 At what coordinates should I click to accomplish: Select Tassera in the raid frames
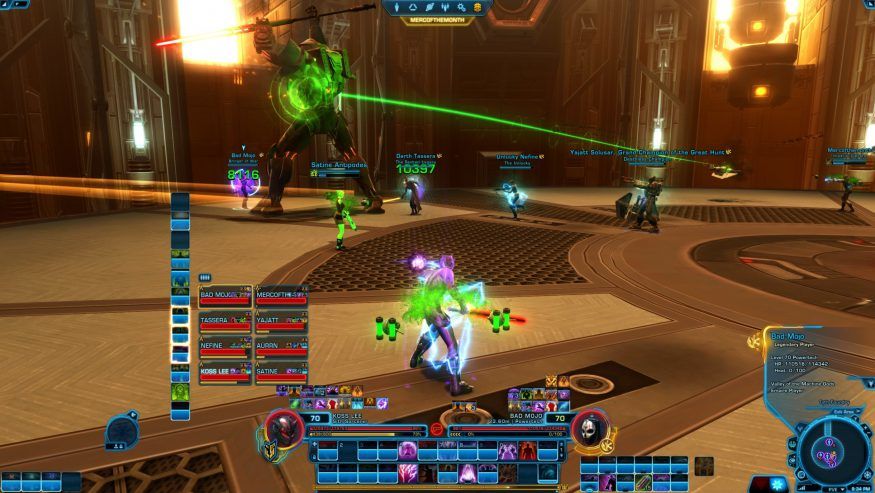[x=225, y=323]
